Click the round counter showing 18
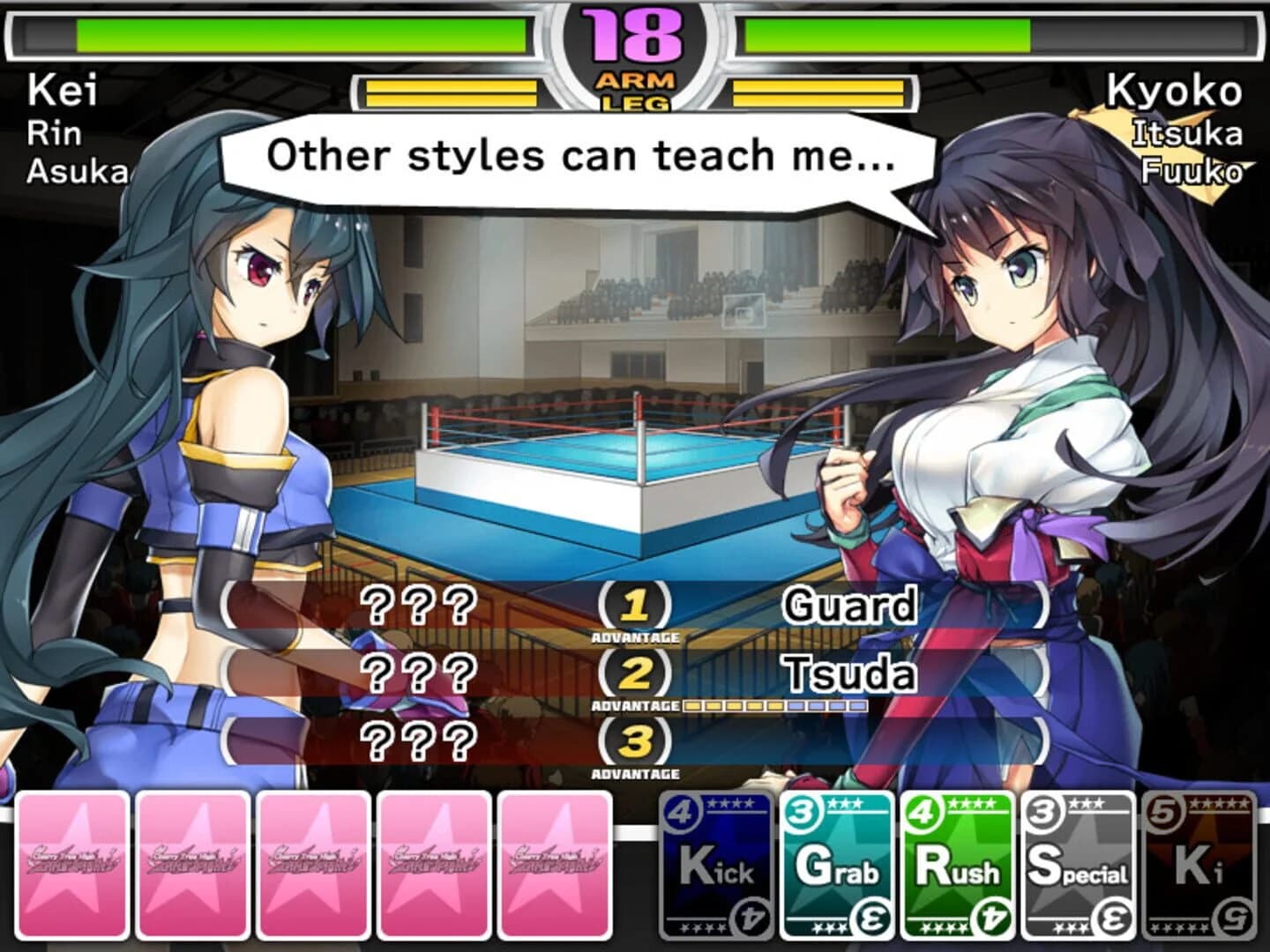1270x952 pixels. [633, 33]
